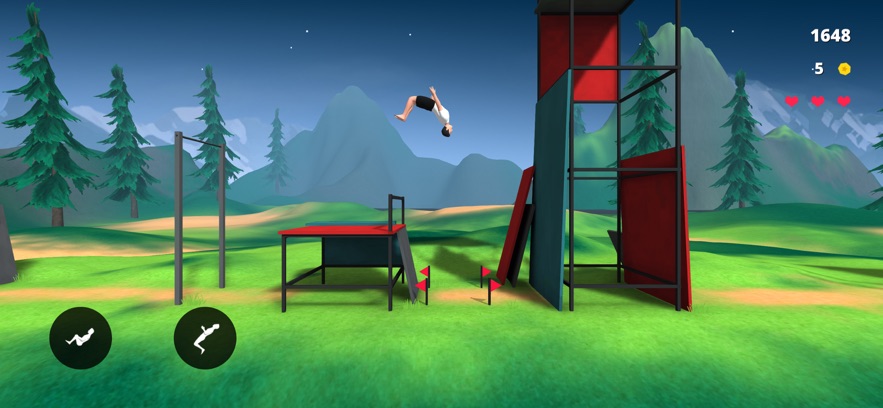Tap the seated tuck pose button
The height and width of the screenshot is (408, 883).
coord(81,338)
